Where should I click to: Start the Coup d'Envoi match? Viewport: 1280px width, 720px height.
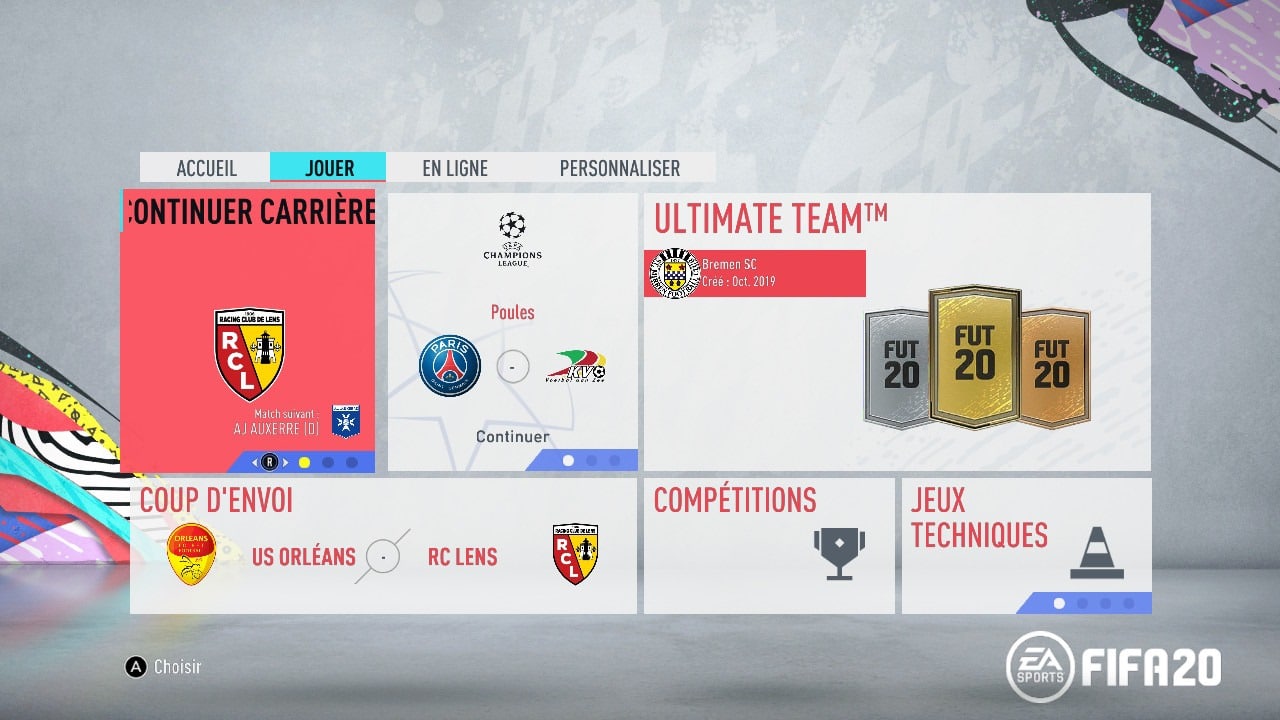click(383, 546)
